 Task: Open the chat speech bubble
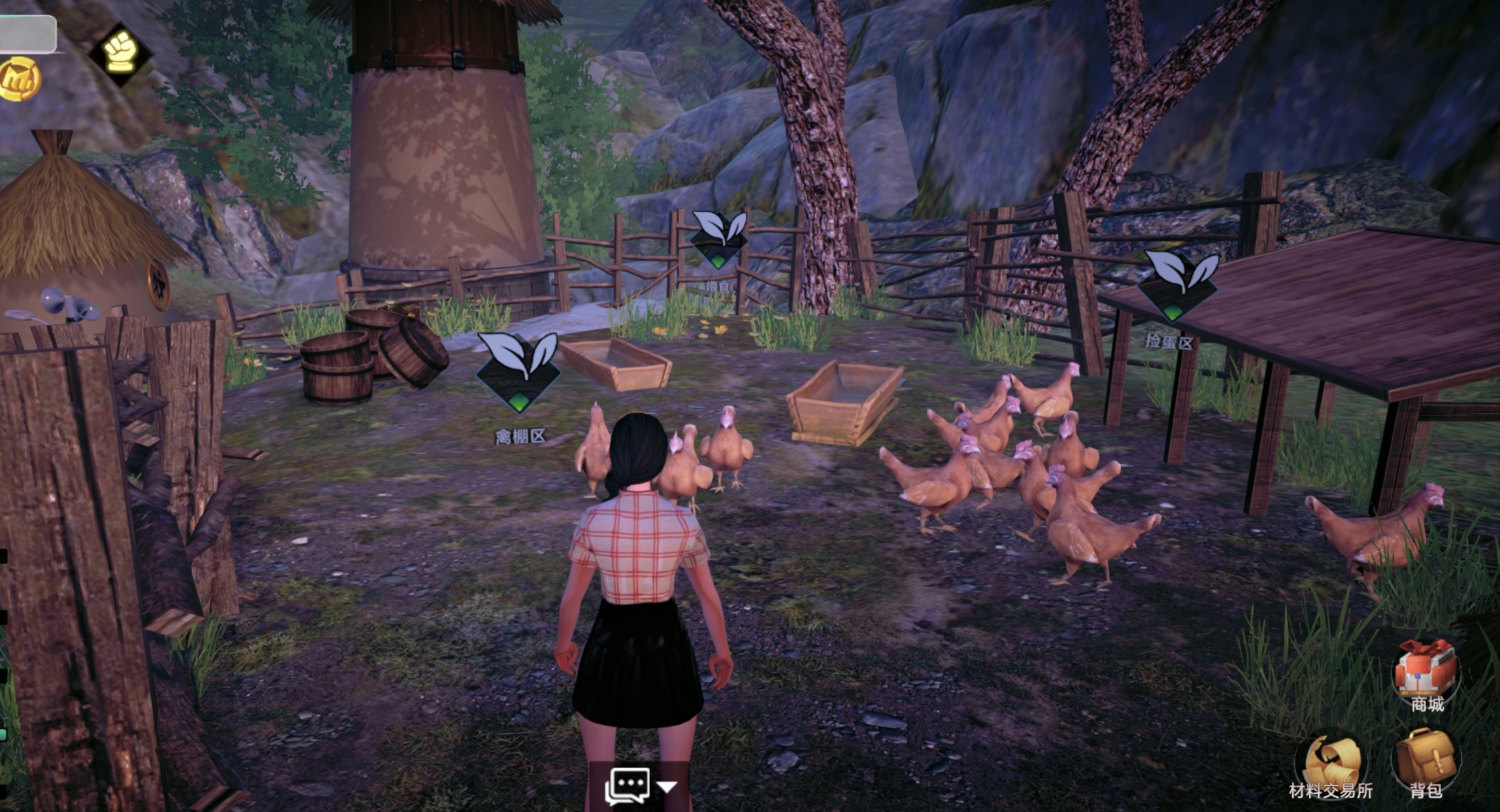[627, 786]
